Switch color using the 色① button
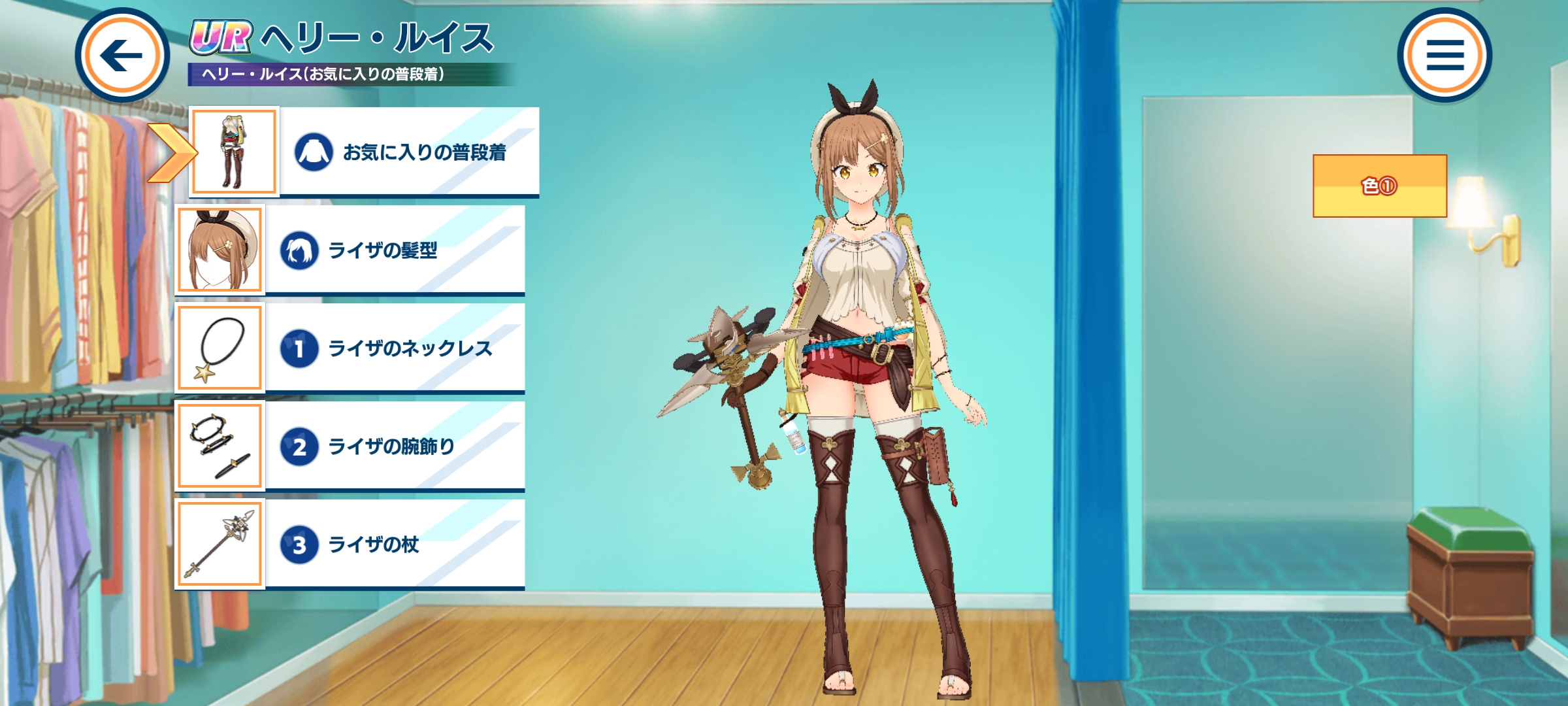Screen dimensions: 1568x706 (x=1380, y=186)
